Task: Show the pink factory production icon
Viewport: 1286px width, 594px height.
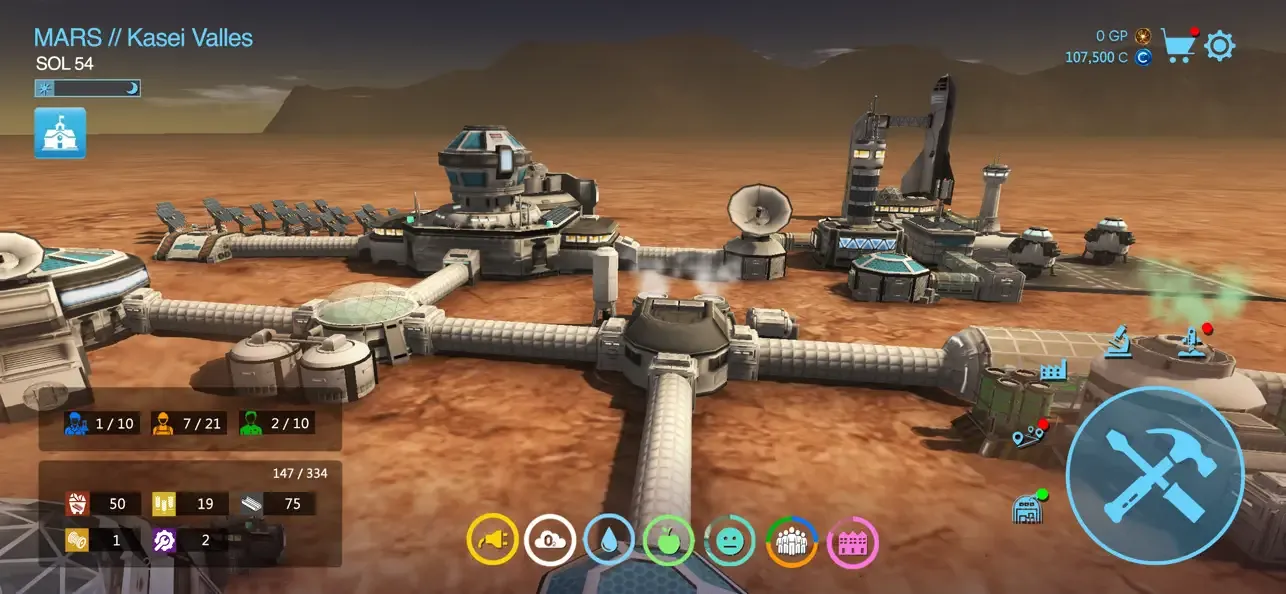Action: (853, 541)
